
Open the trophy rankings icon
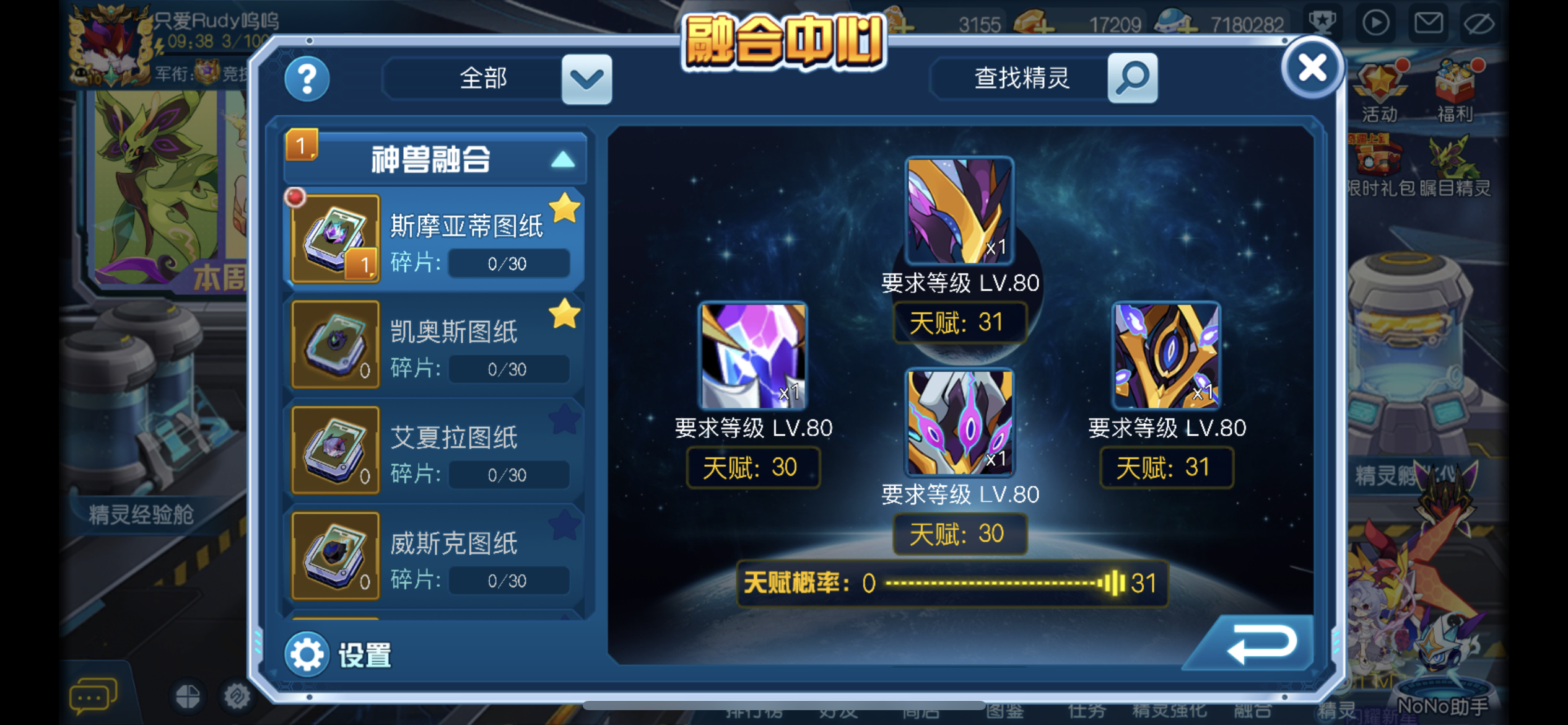pos(1322,22)
